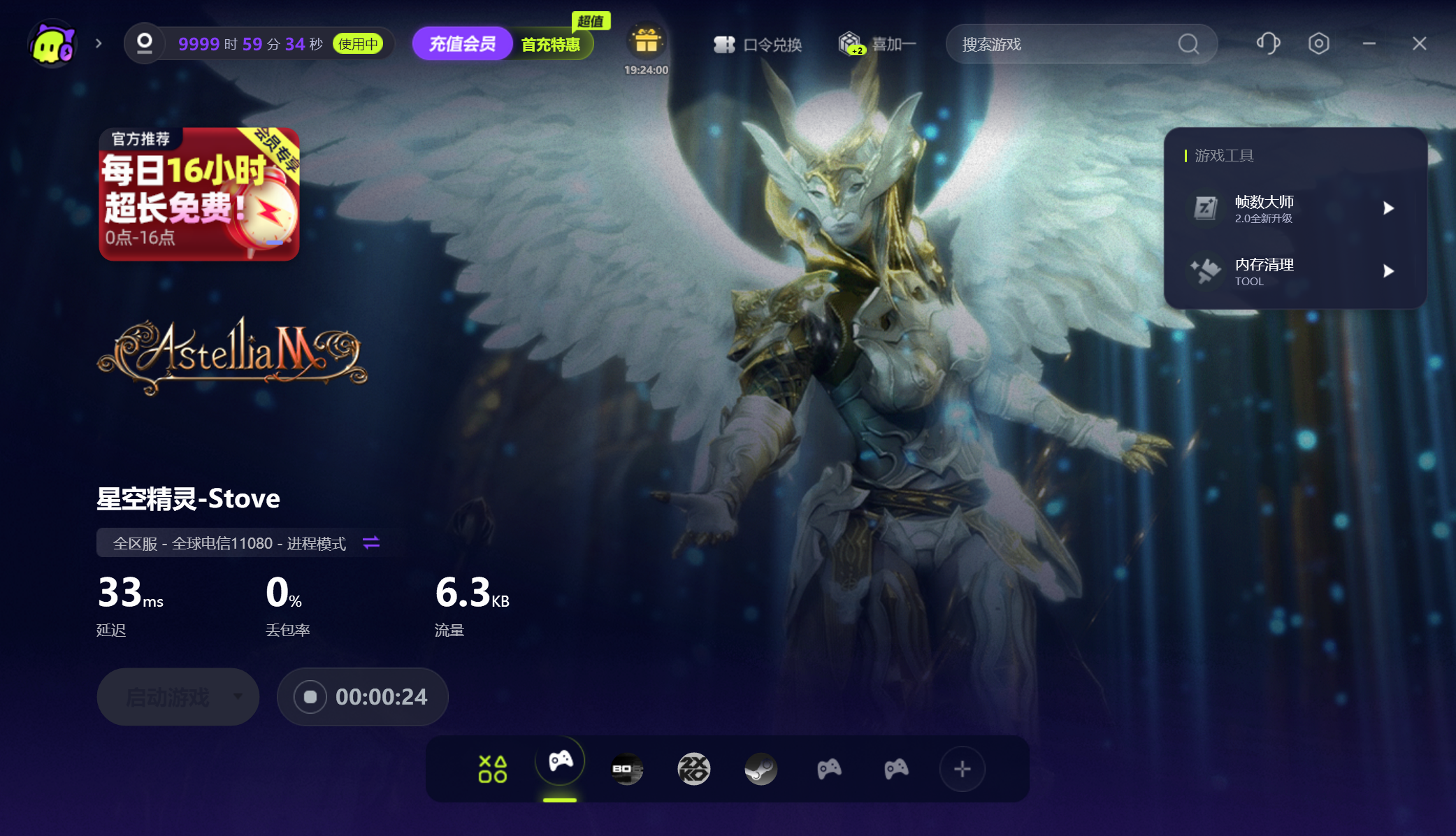Open the 喜加一 free games section

(x=878, y=44)
